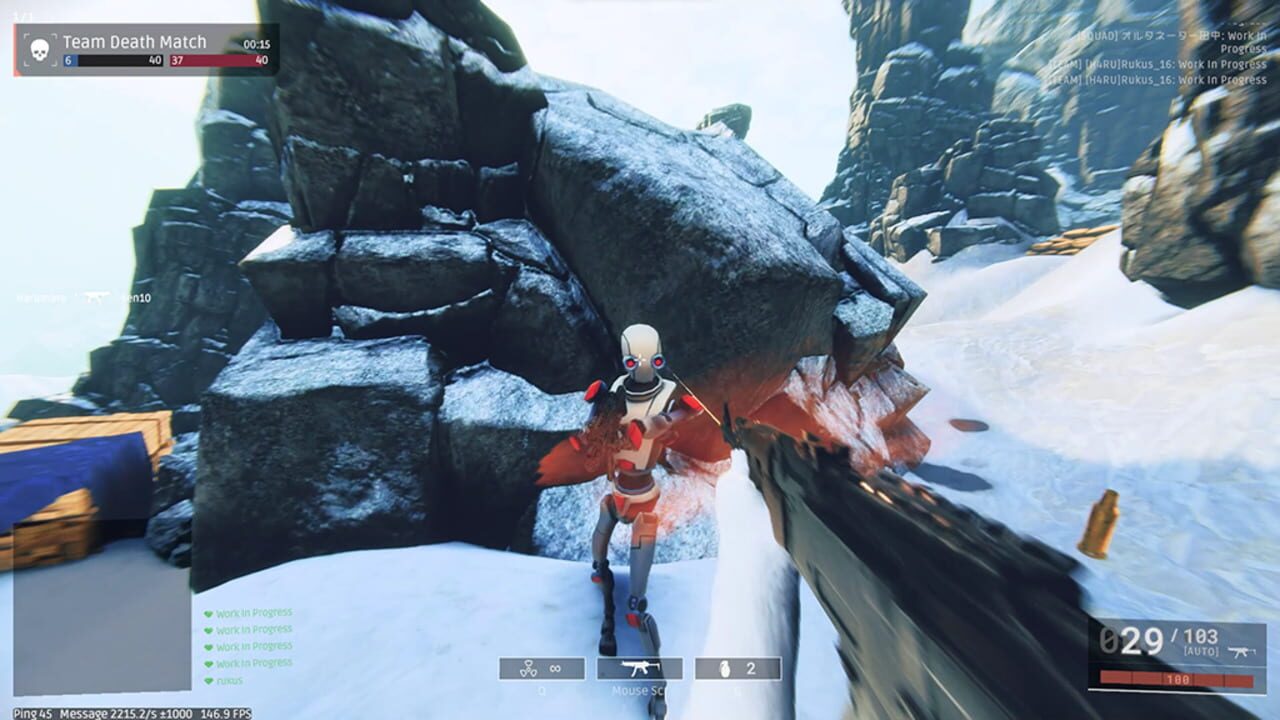1280x720 pixels.
Task: Toggle the blue team score bar
Action: coord(112,60)
